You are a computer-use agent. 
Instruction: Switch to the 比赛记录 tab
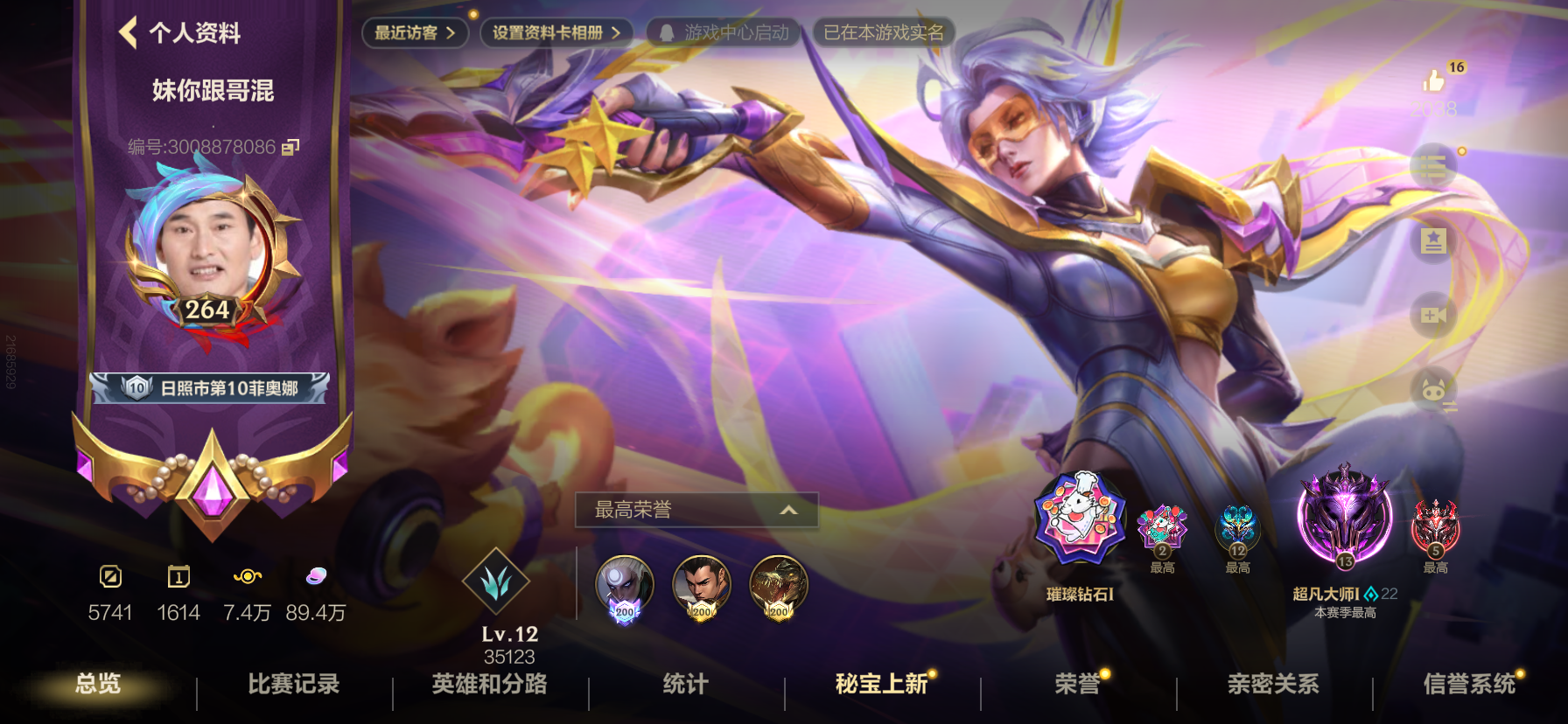pyautogui.click(x=292, y=687)
